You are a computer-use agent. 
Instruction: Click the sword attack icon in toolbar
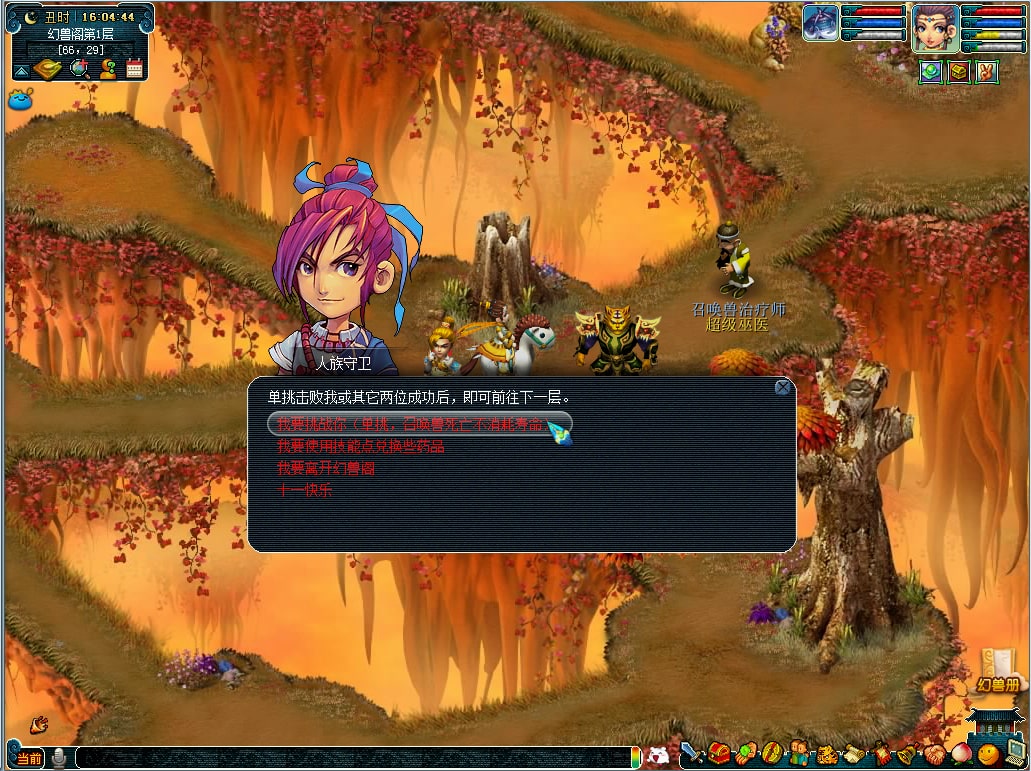coord(692,754)
